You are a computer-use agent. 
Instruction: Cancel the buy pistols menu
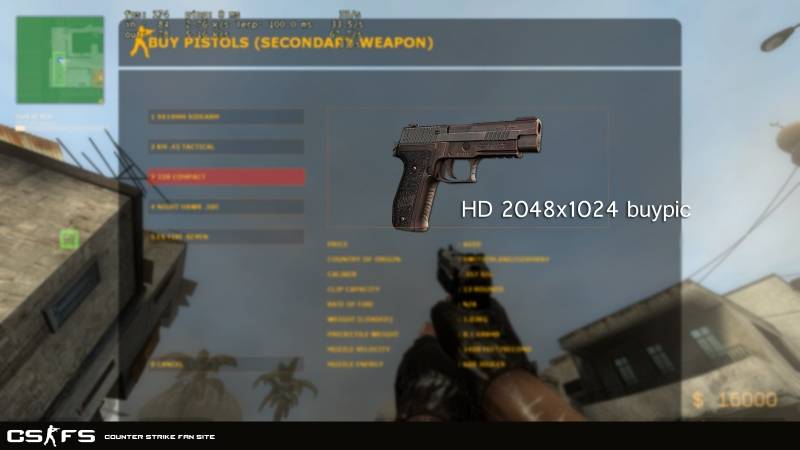point(225,364)
